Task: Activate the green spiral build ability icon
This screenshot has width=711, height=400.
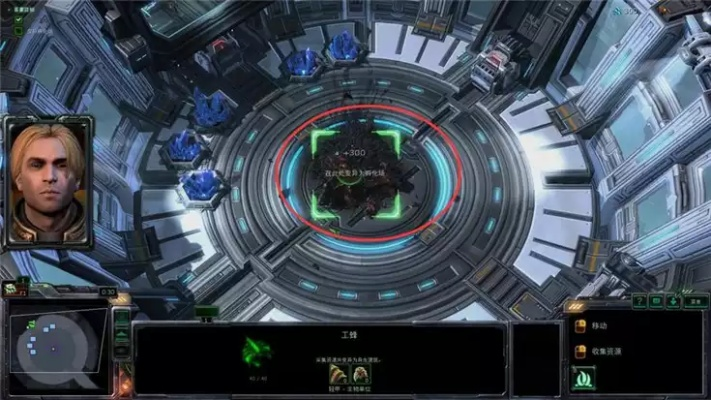Action: point(583,379)
